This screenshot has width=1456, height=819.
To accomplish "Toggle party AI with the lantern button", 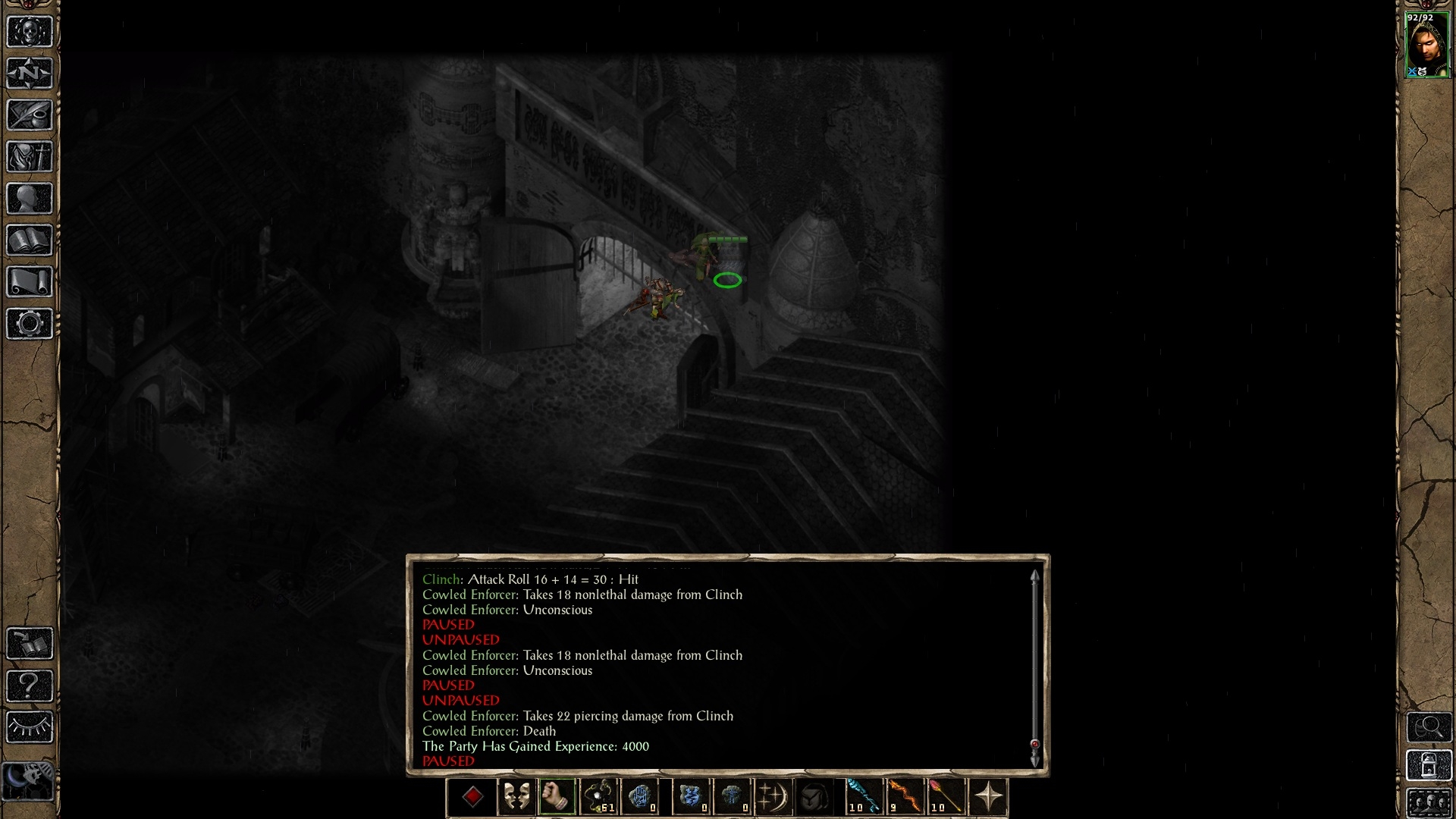I will coord(1429,766).
